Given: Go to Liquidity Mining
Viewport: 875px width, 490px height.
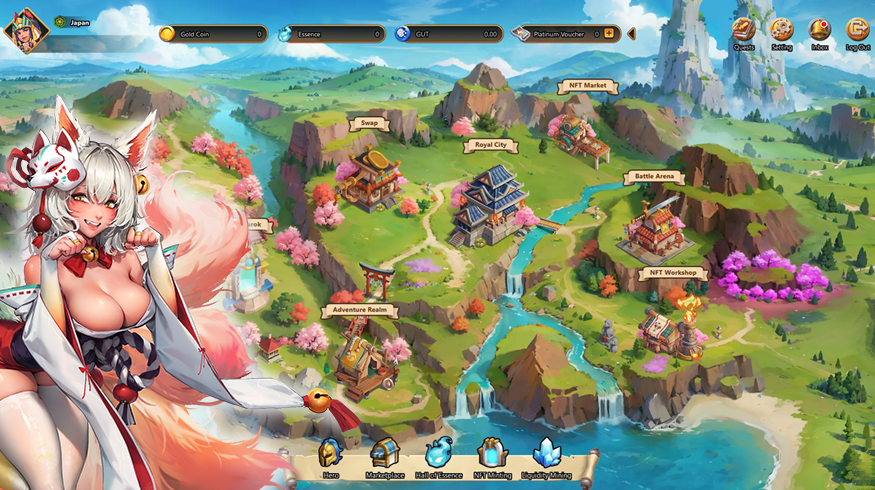Looking at the screenshot, I should coord(547,456).
